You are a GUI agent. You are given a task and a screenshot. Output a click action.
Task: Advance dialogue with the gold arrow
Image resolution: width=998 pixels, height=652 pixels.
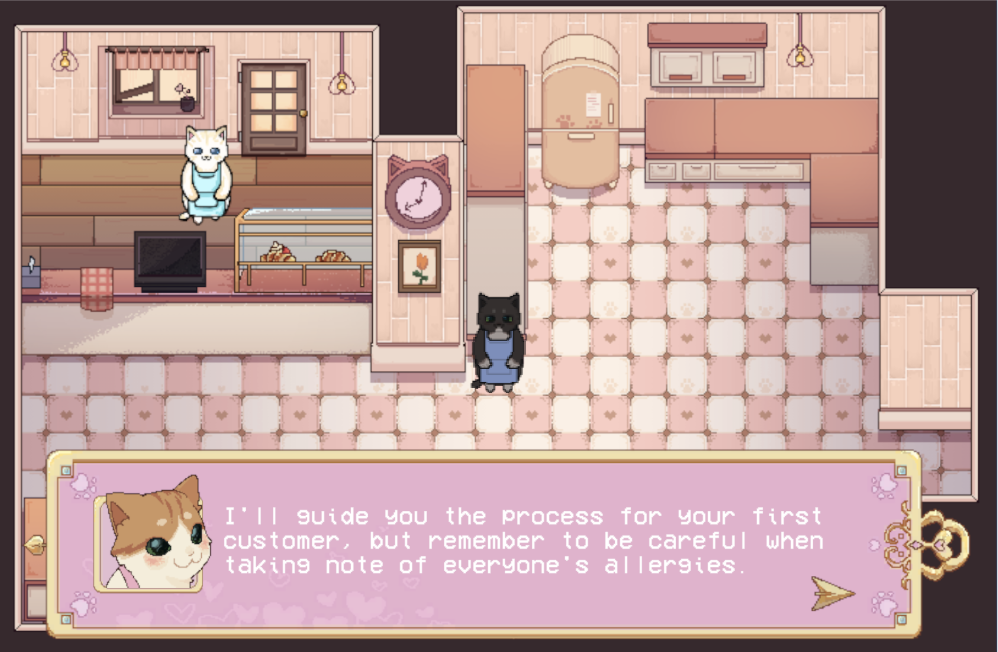(832, 593)
